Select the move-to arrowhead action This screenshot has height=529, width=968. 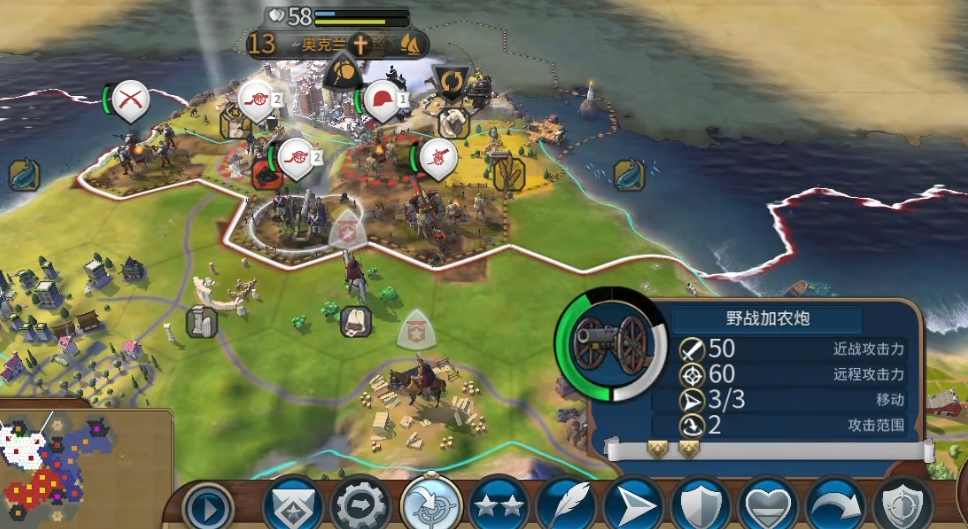point(633,505)
